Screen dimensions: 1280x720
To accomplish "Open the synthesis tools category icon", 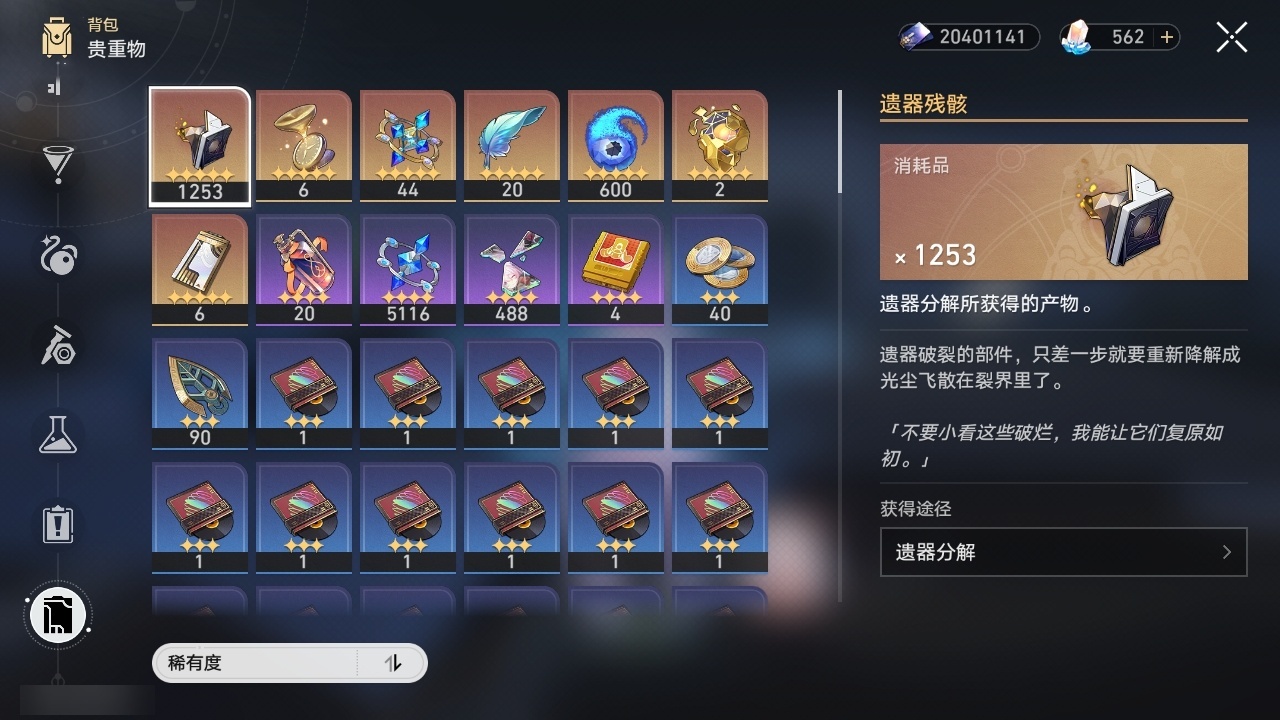I will (57, 345).
